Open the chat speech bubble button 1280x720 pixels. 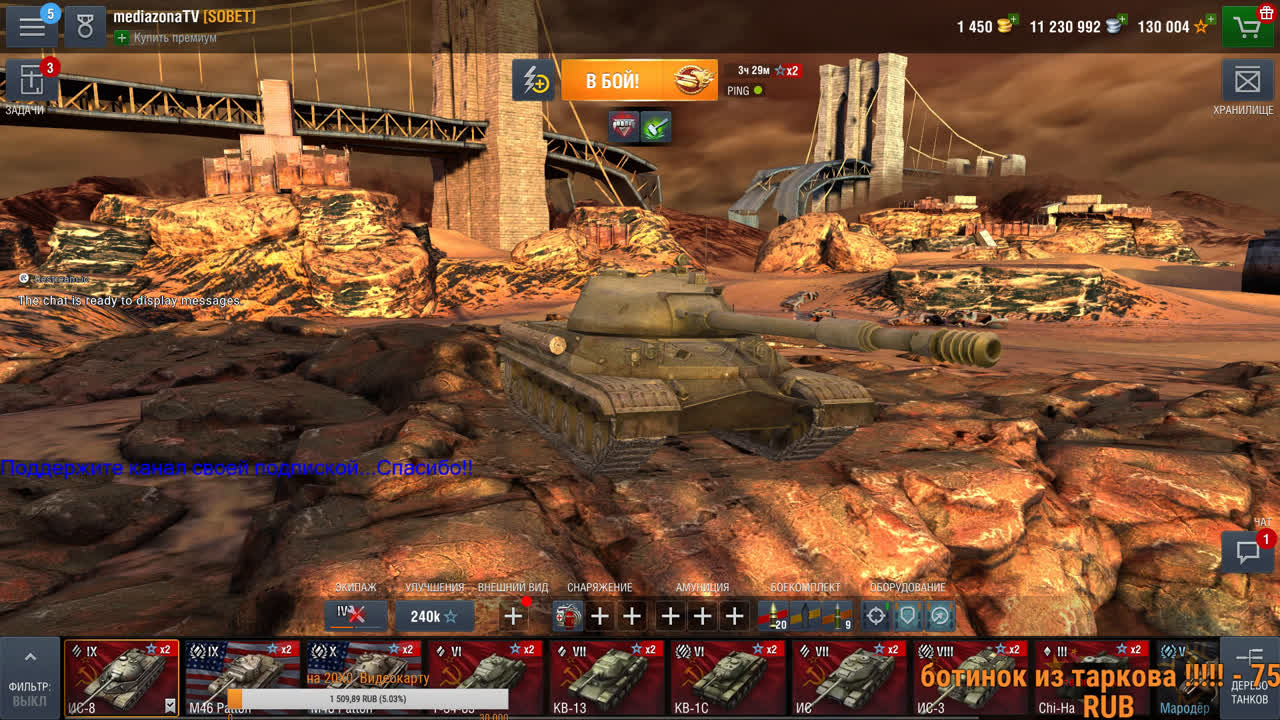click(x=1247, y=552)
